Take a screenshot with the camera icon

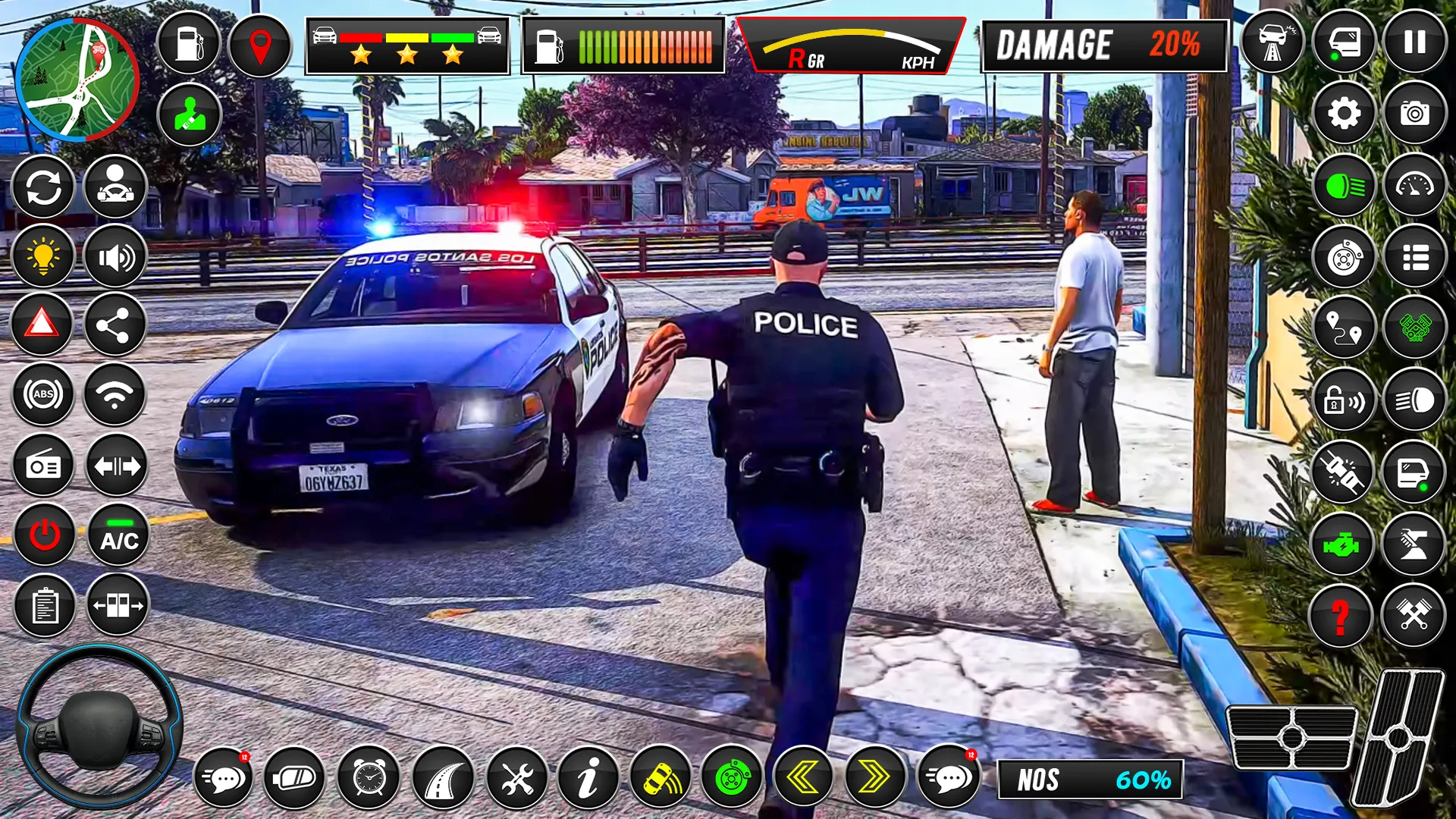(1414, 114)
